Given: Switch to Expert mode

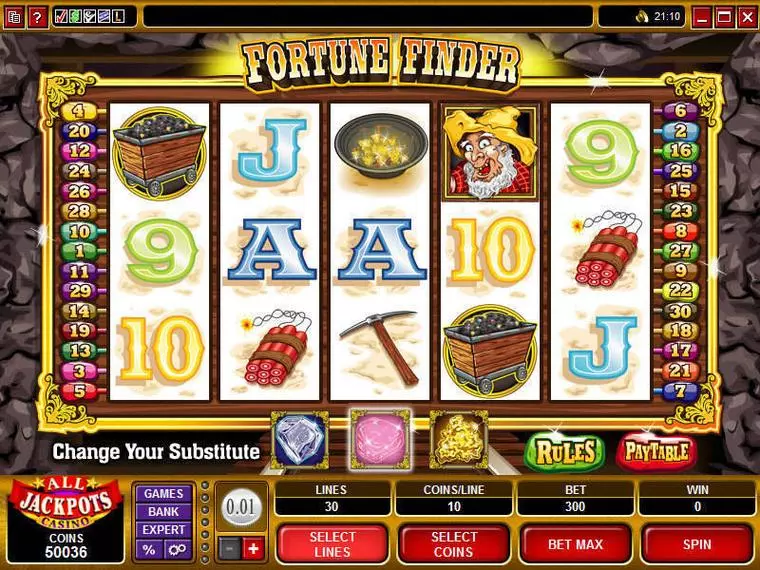Looking at the screenshot, I should 163,529.
